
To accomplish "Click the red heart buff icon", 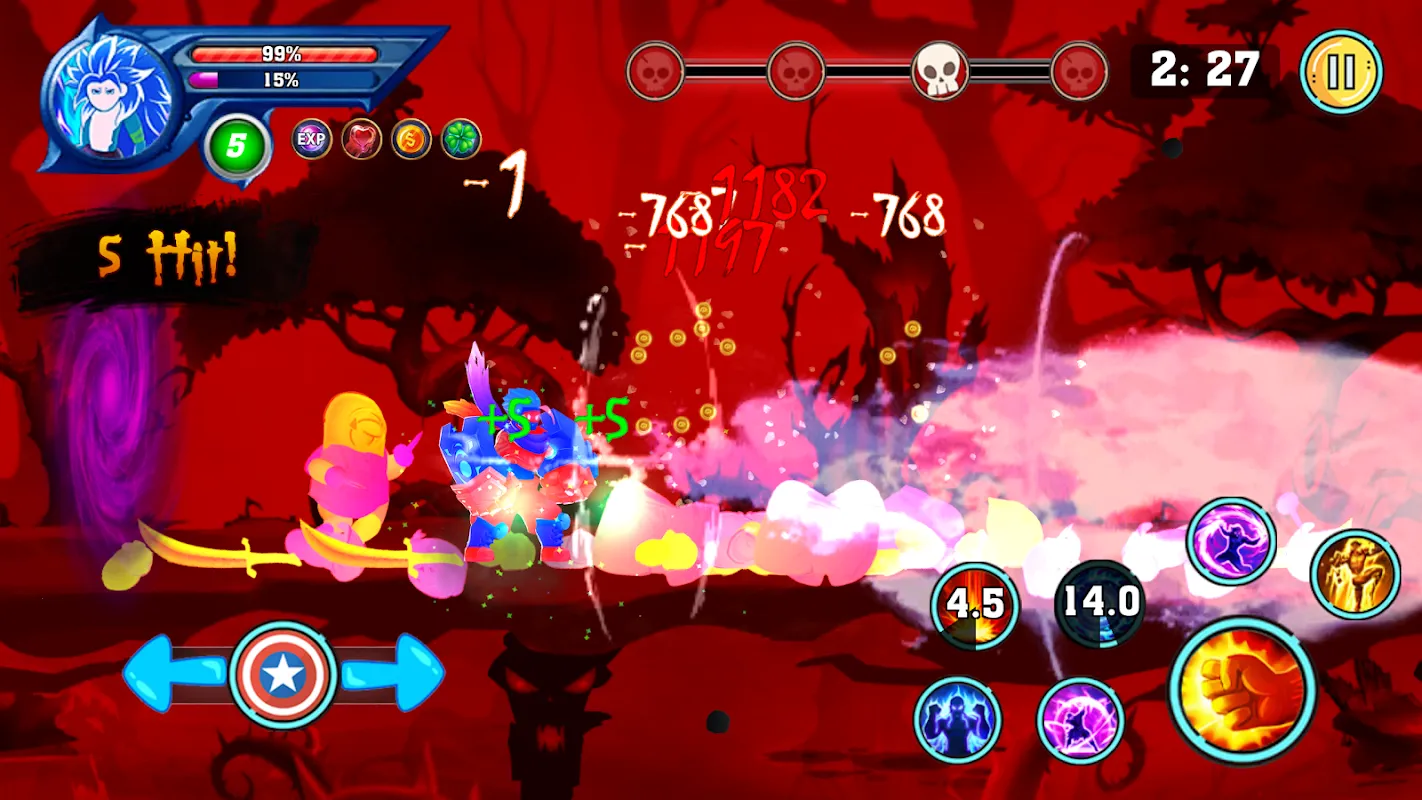I will [x=361, y=139].
